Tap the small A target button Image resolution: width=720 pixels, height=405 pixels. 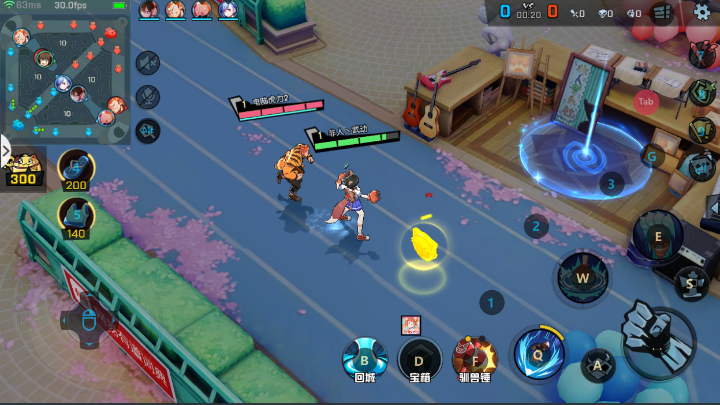(x=598, y=365)
